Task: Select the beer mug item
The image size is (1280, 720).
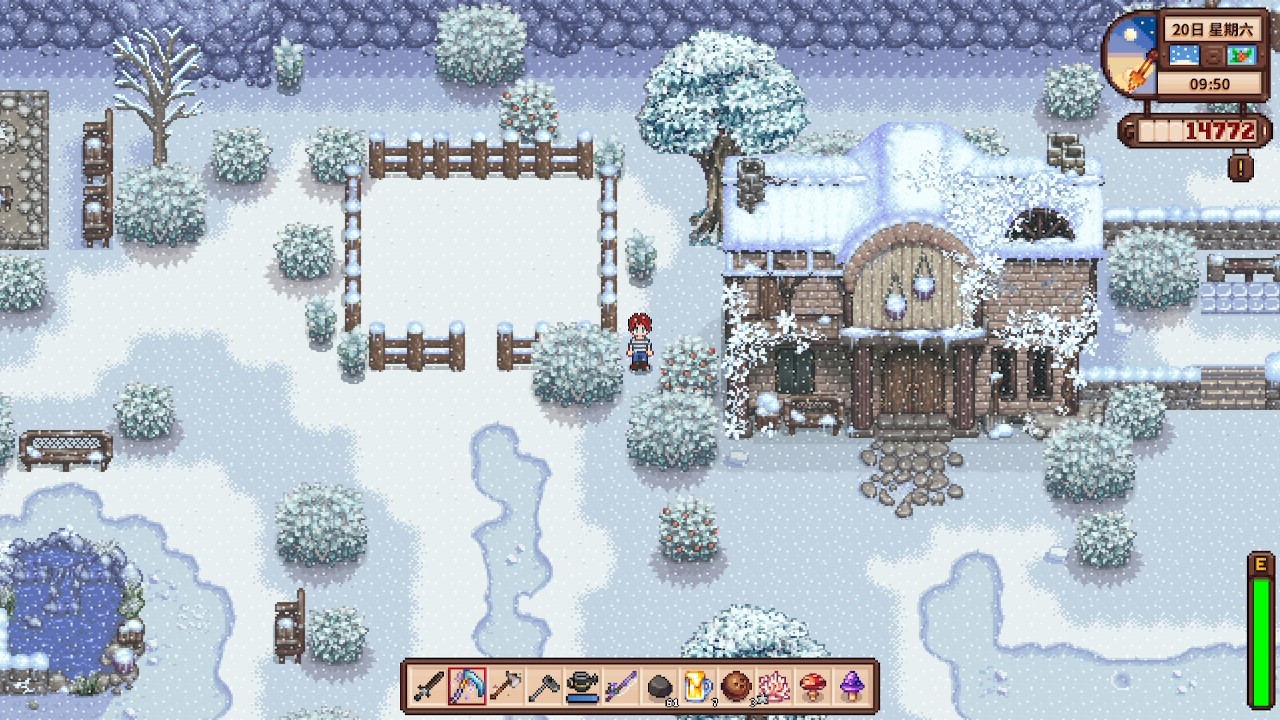Action: 697,686
